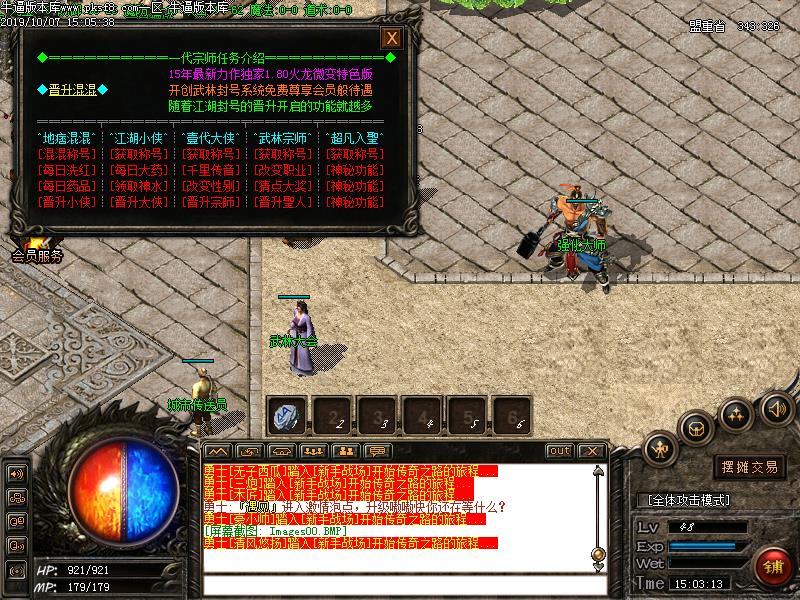Toggle the sound speaker icon
The height and width of the screenshot is (600, 800).
tap(776, 408)
